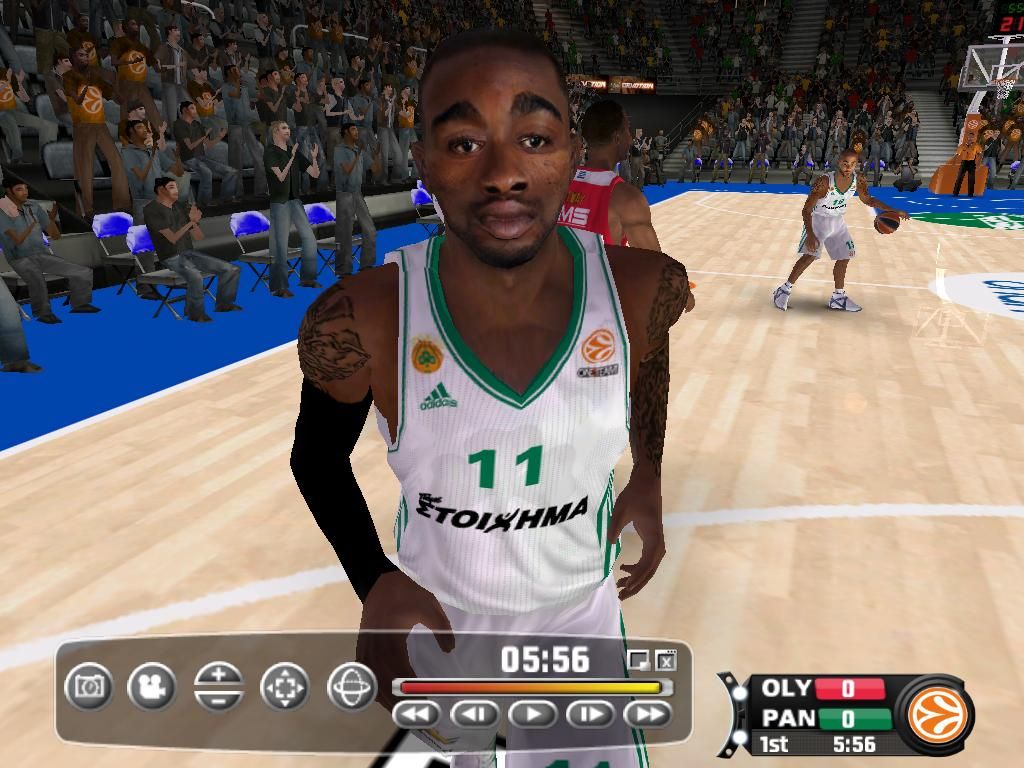
Task: Rewind the replay
Action: [x=417, y=714]
